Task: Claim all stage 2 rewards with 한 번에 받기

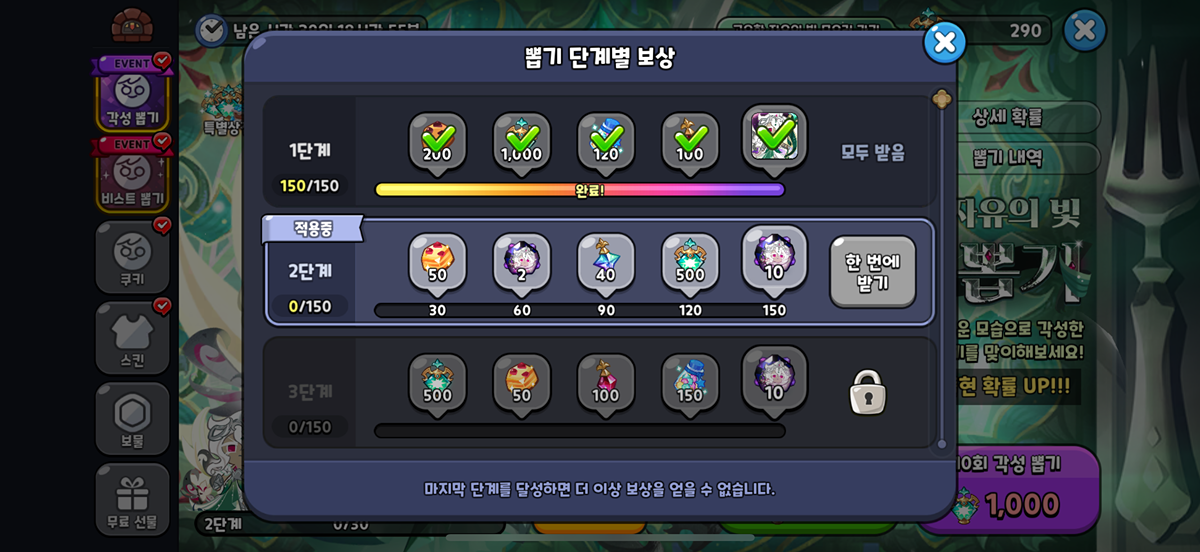Action: [872, 271]
